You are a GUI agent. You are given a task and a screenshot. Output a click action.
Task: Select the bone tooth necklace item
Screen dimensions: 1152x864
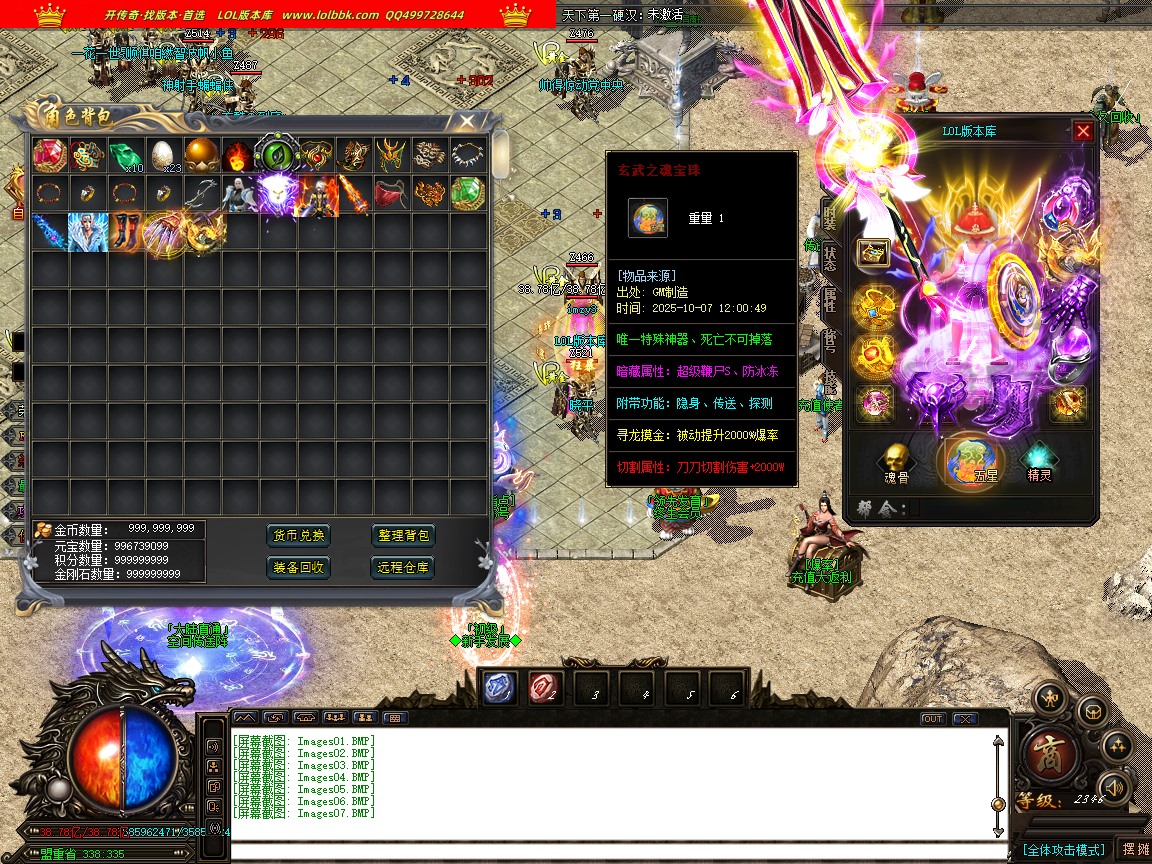click(x=467, y=155)
